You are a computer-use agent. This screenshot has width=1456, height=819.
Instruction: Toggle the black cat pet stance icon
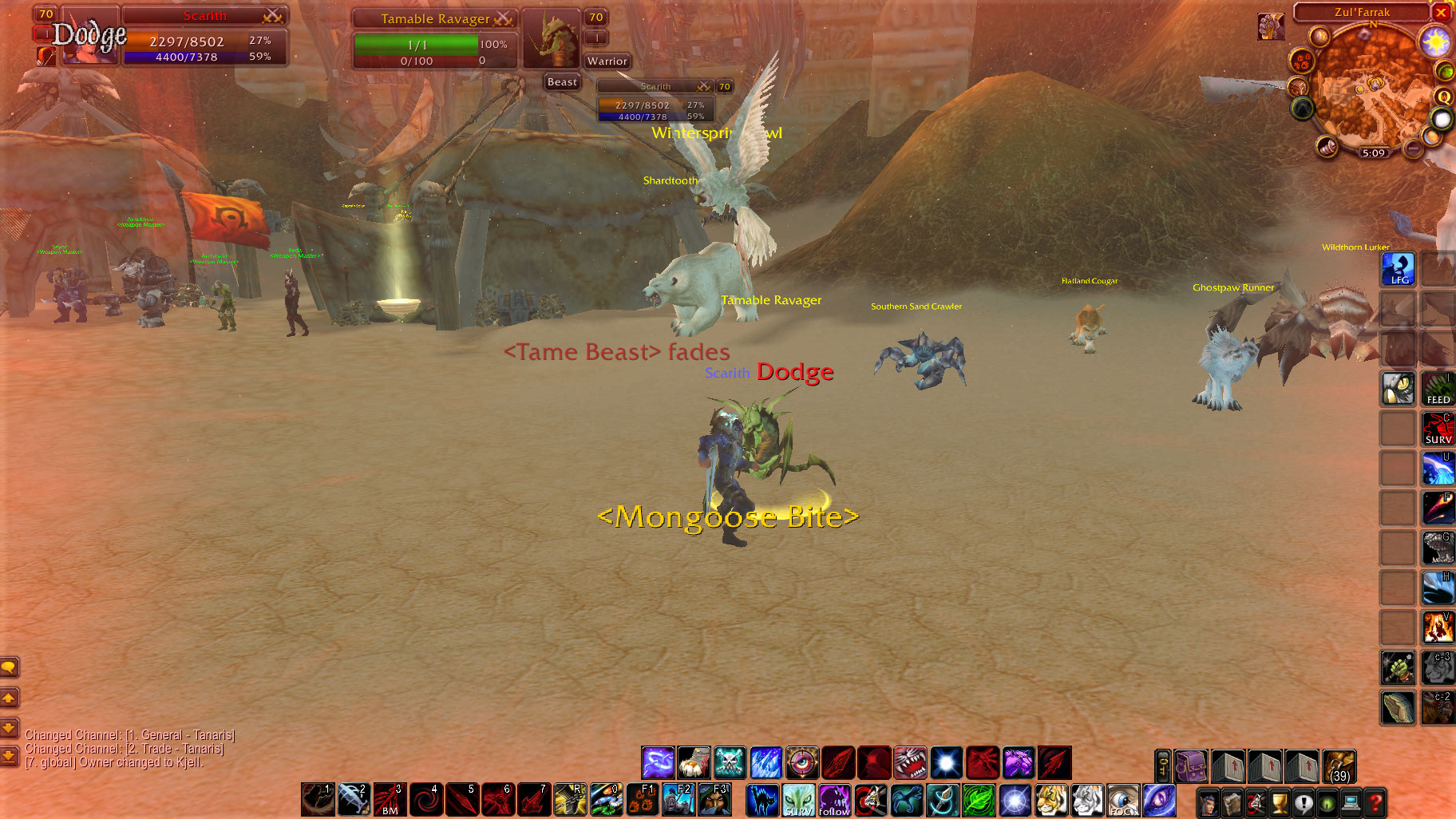[762, 800]
